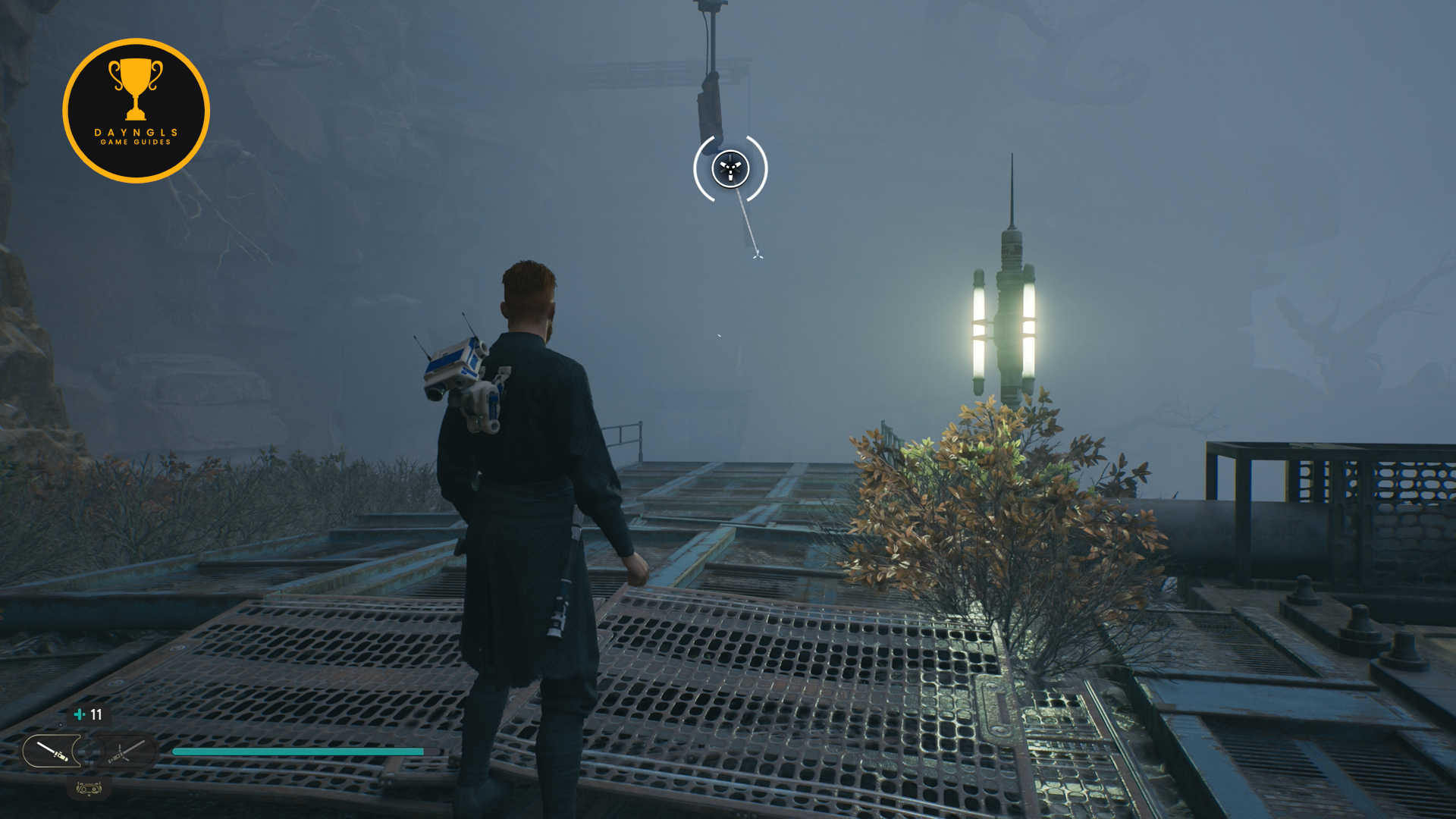Open the Dayngls Game Guides trophy logo
The height and width of the screenshot is (819, 1456).
[x=136, y=111]
